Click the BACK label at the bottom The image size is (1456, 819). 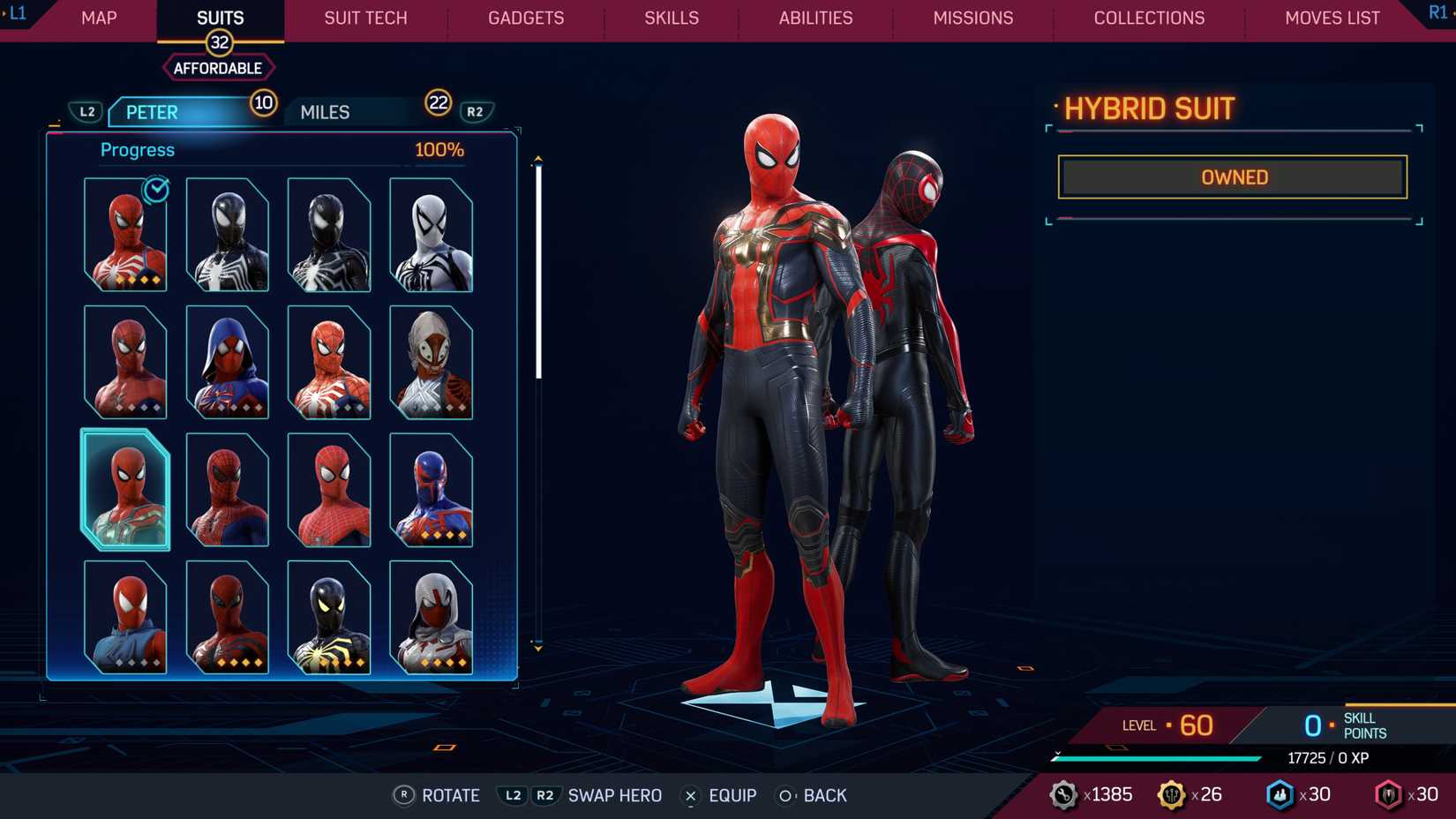824,795
